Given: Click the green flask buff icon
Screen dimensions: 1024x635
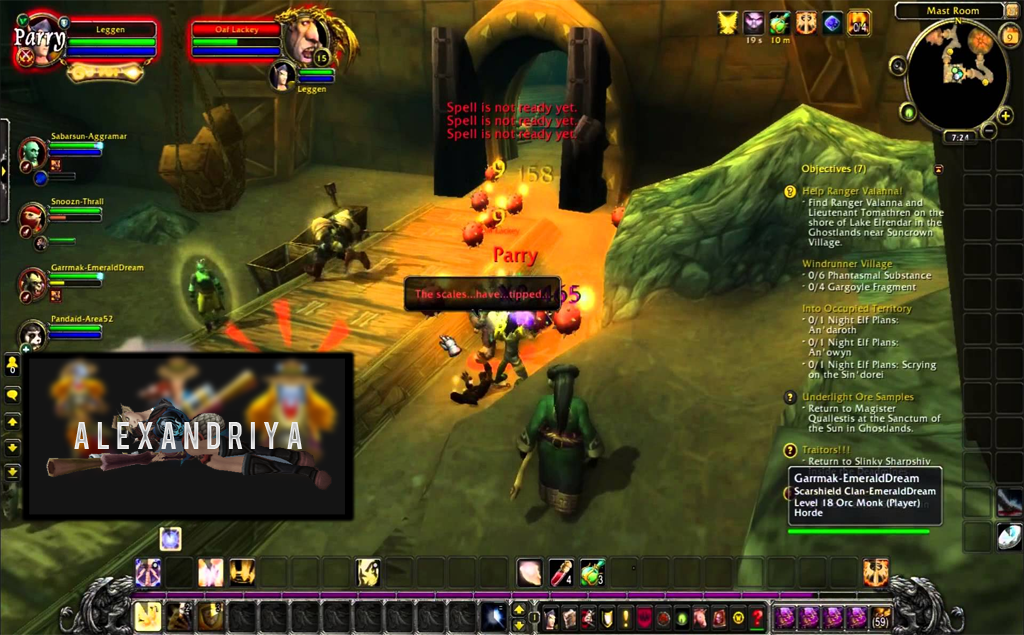Looking at the screenshot, I should 780,22.
